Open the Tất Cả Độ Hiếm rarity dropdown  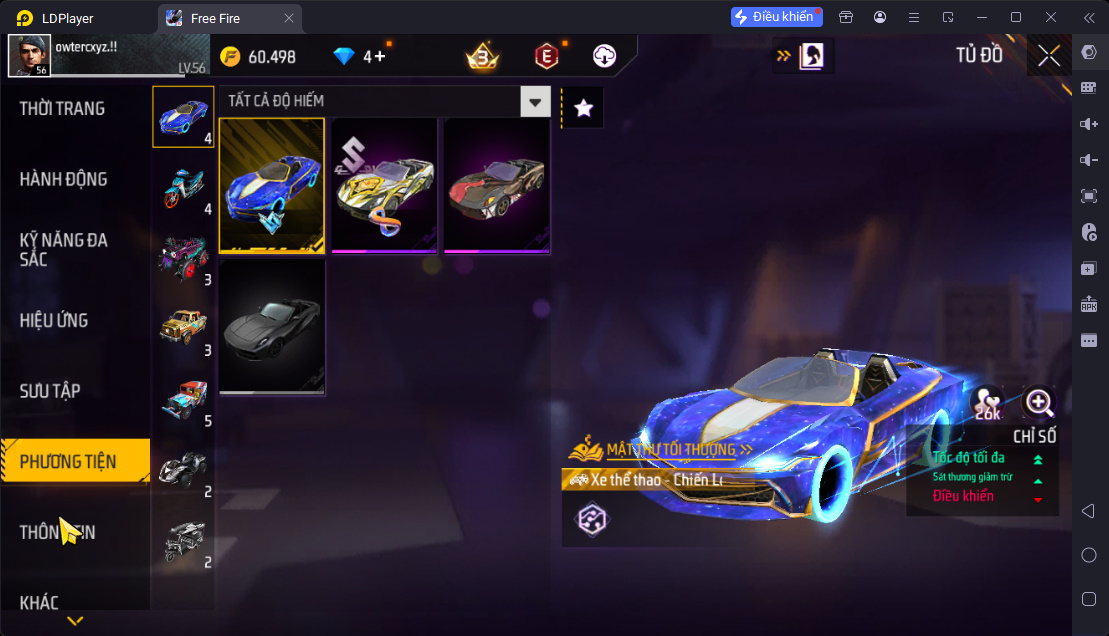(x=536, y=101)
